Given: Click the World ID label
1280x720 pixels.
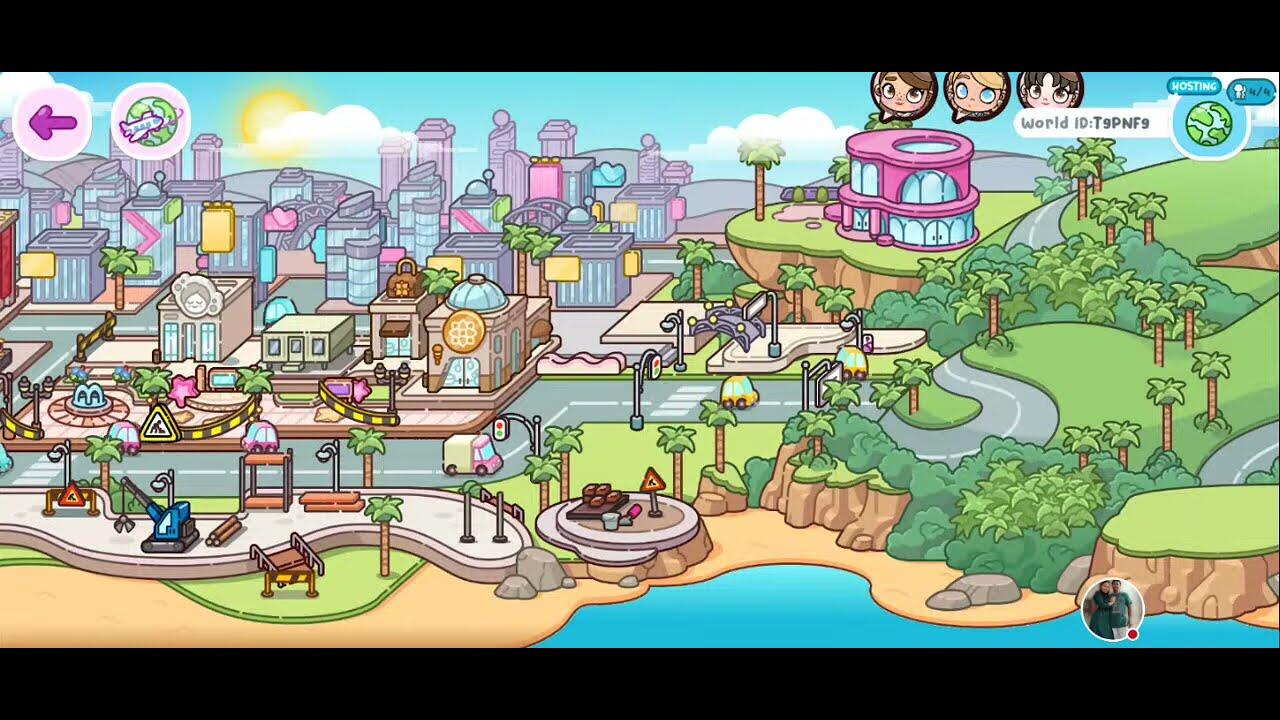Looking at the screenshot, I should point(1085,123).
